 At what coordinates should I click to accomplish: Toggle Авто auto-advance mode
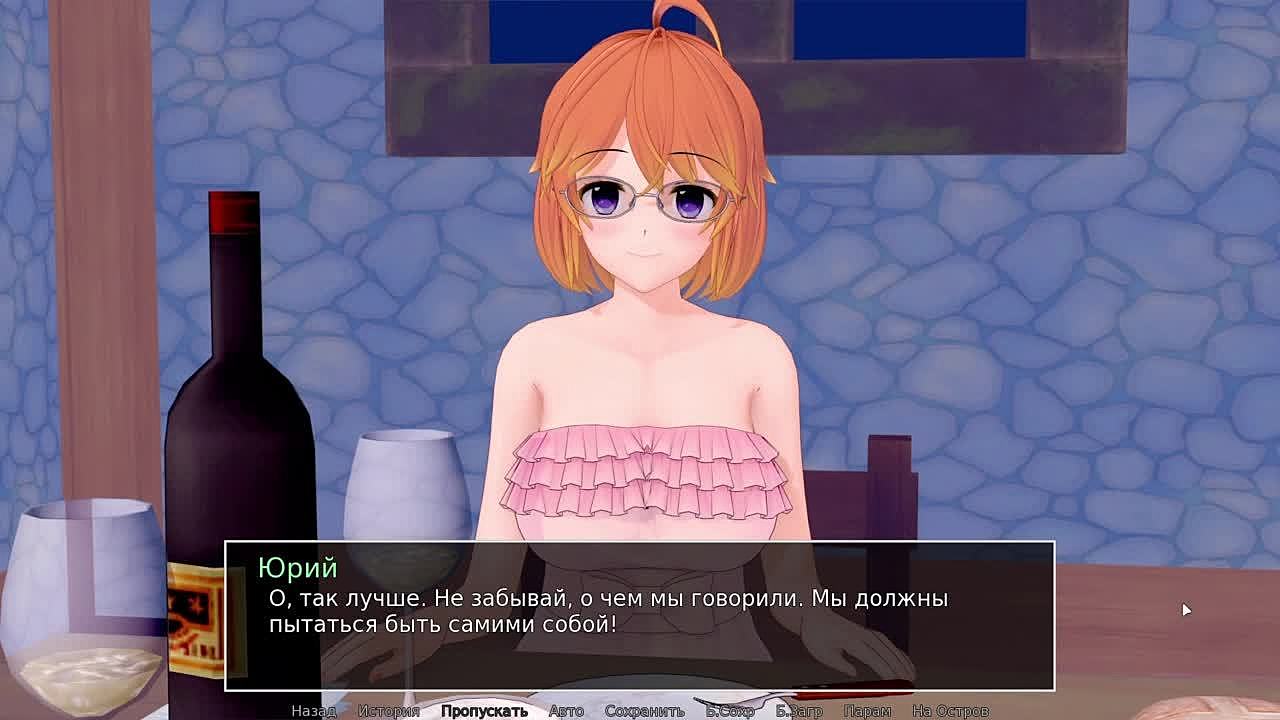click(566, 711)
